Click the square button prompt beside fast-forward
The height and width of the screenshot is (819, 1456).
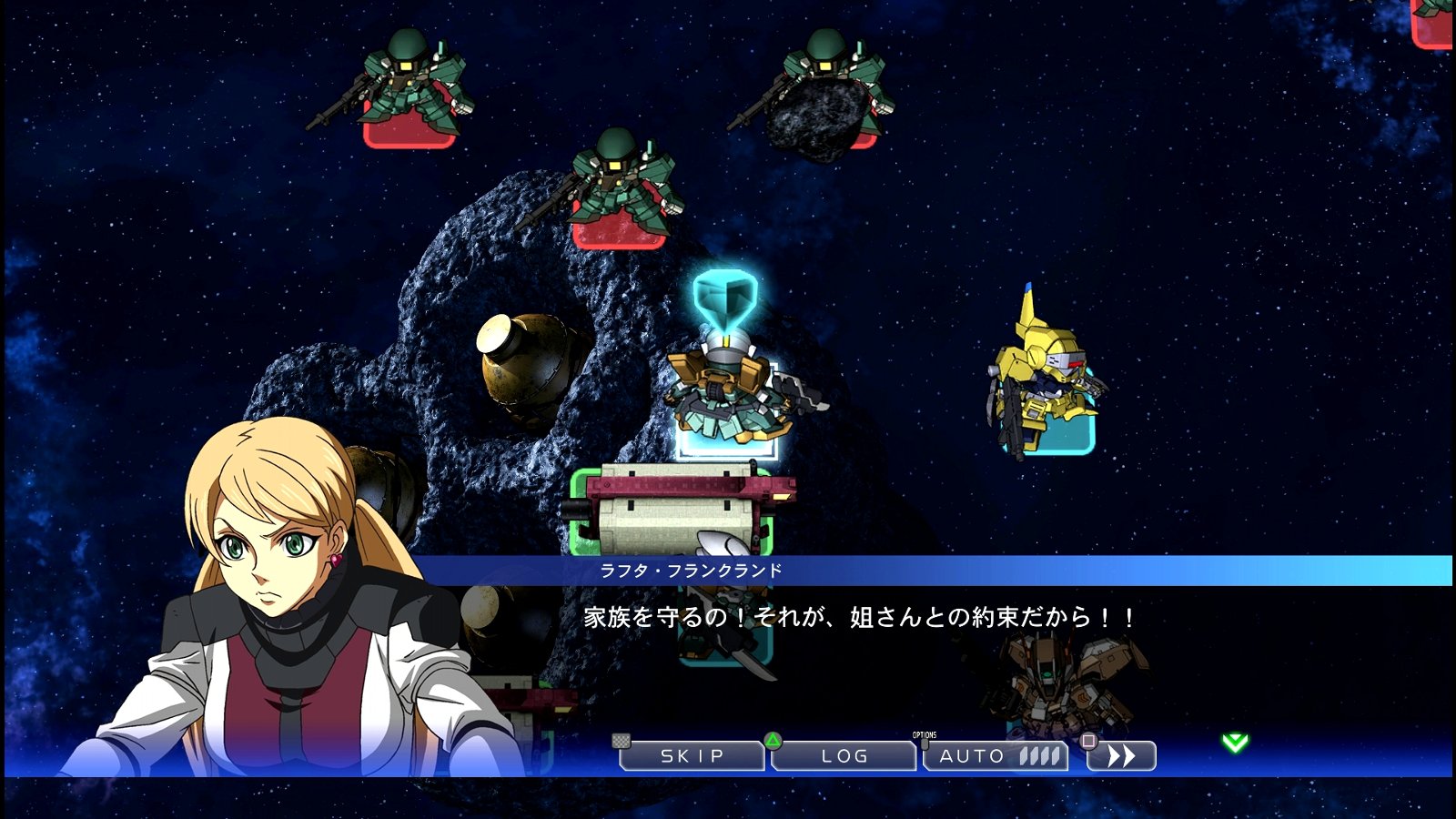pyautogui.click(x=1088, y=742)
